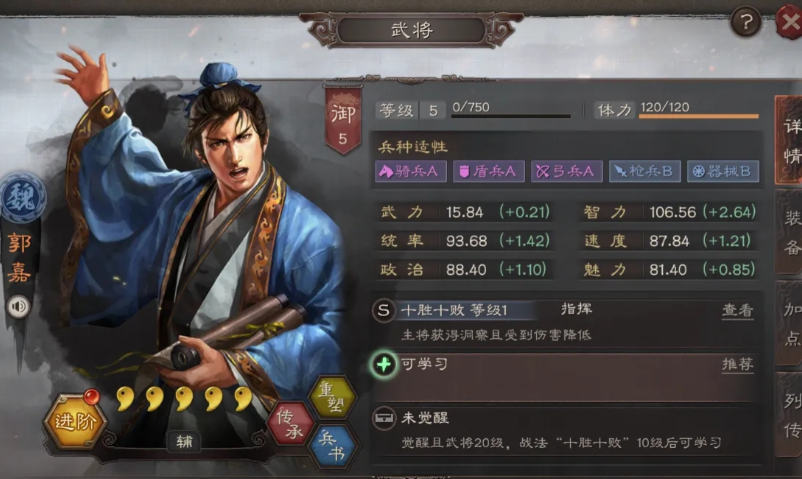Close the general panel with the X
The image size is (802, 479).
click(x=789, y=20)
